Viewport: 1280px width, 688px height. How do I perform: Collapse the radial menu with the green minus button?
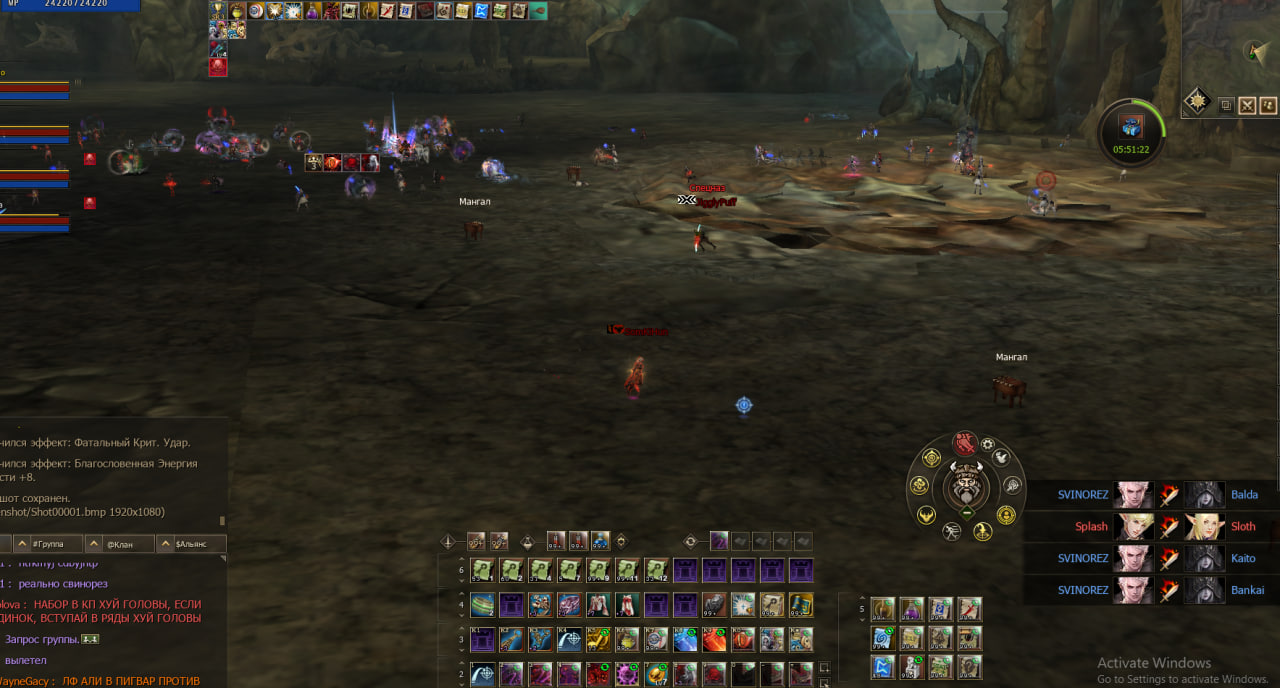coord(967,513)
